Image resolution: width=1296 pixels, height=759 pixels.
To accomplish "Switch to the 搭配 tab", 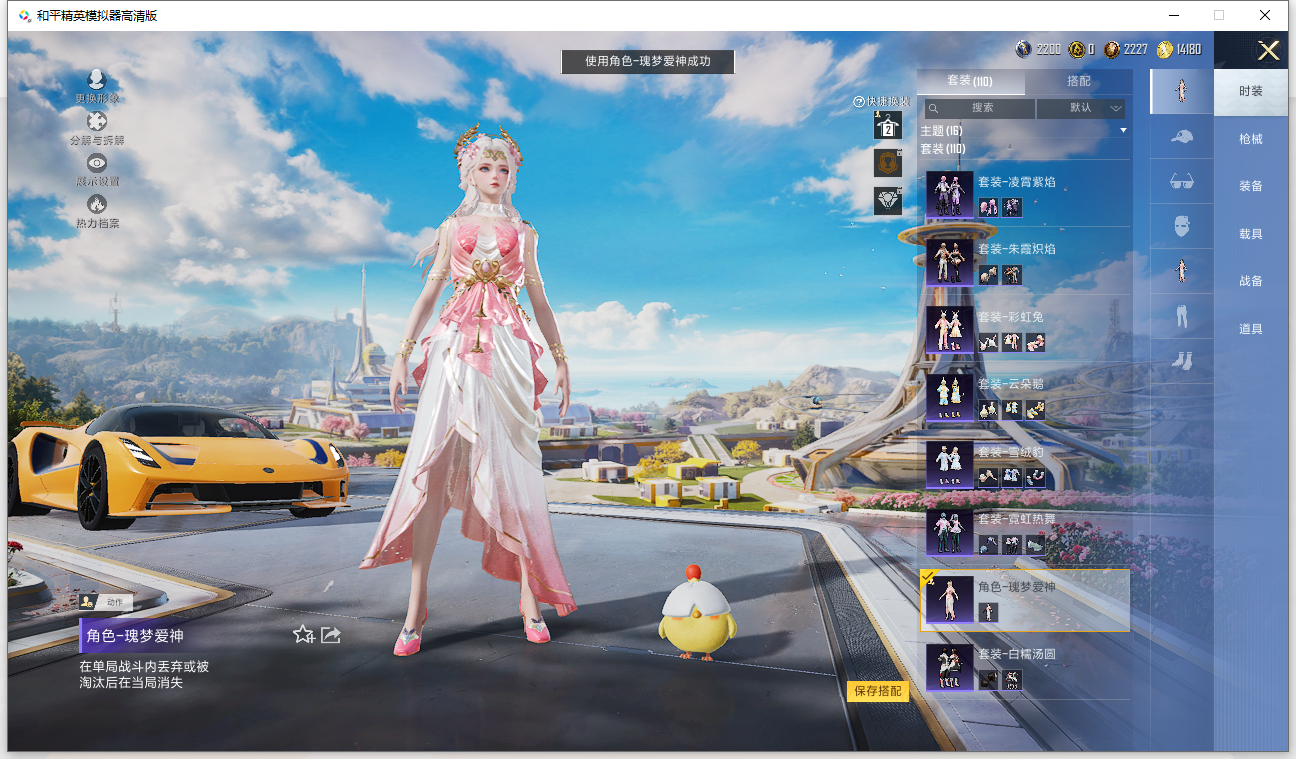I will [x=1078, y=81].
